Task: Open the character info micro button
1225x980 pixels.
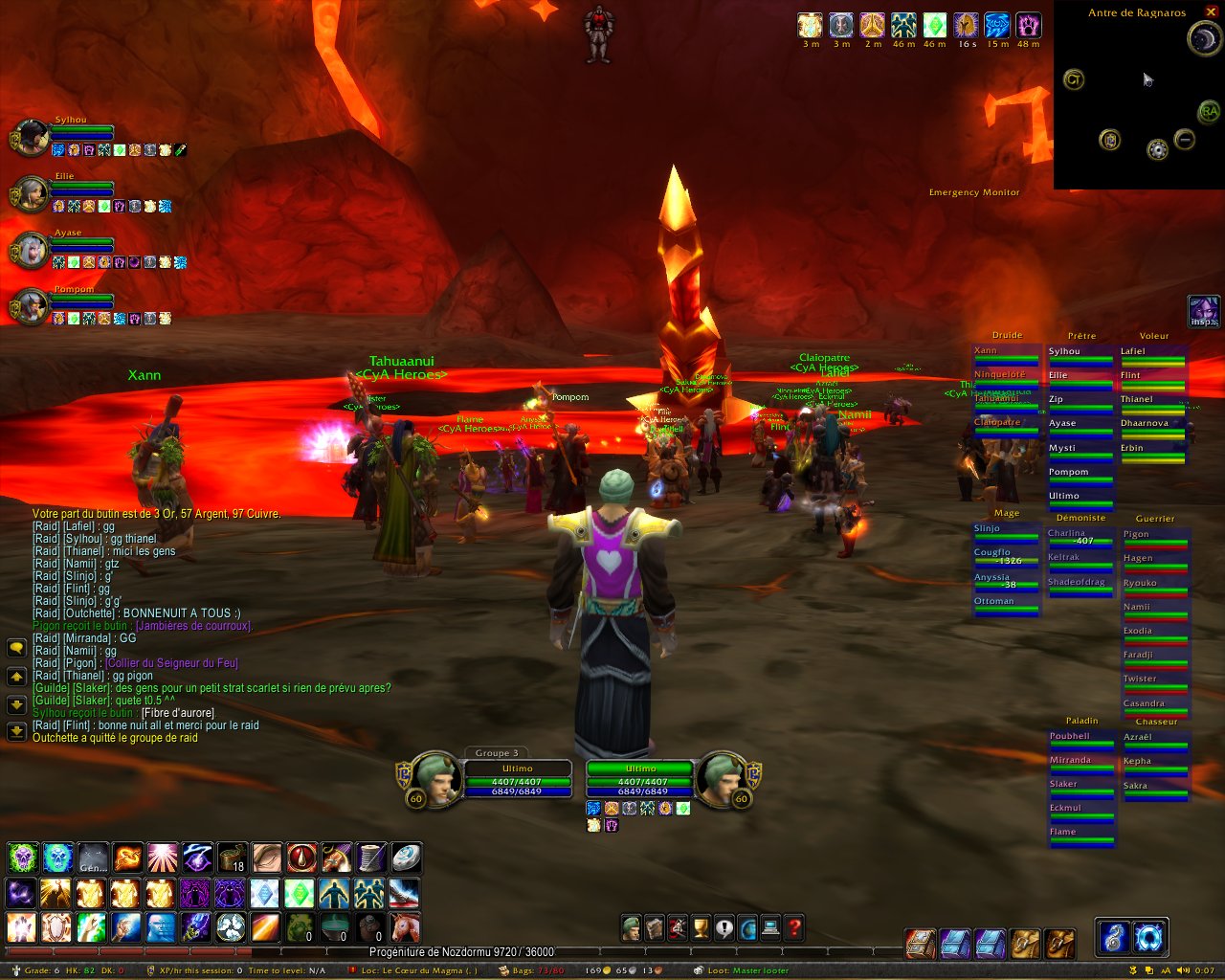Action: click(631, 927)
